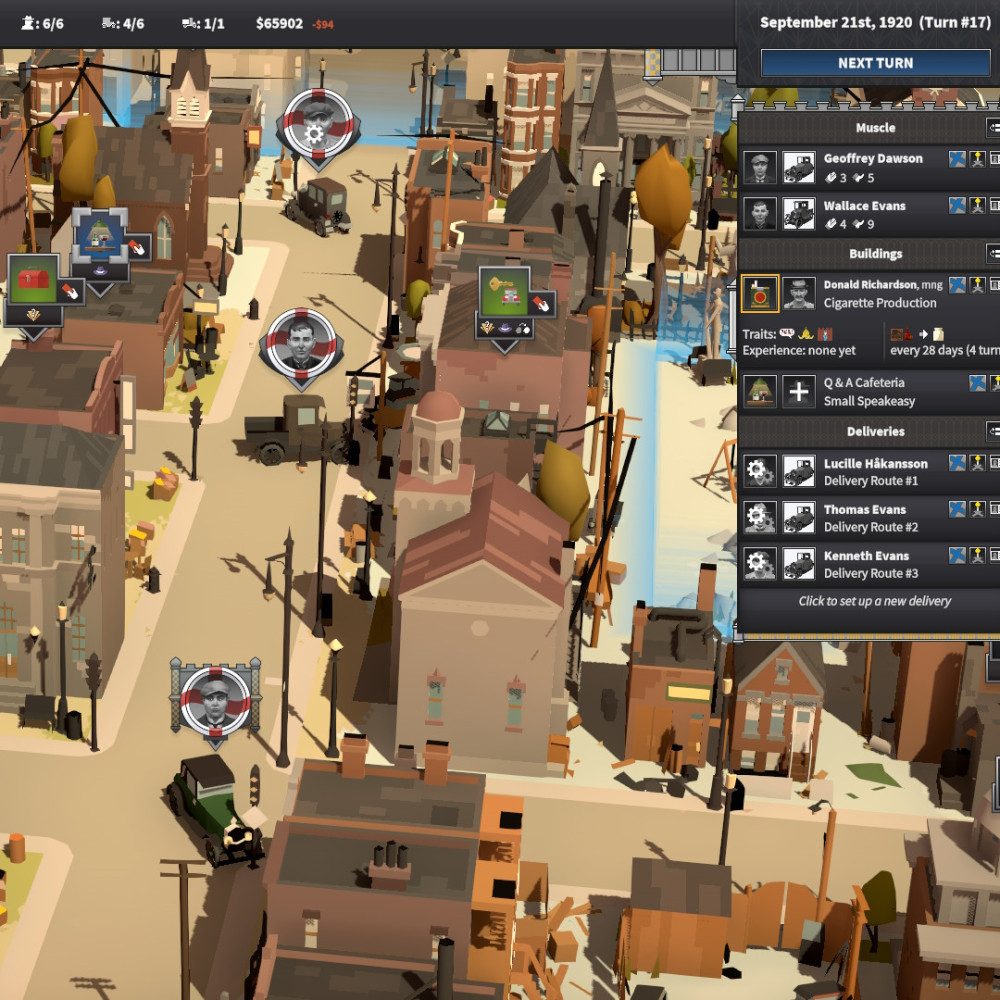Collapse the Buildings section header
This screenshot has height=1000, width=1000.
[x=993, y=254]
